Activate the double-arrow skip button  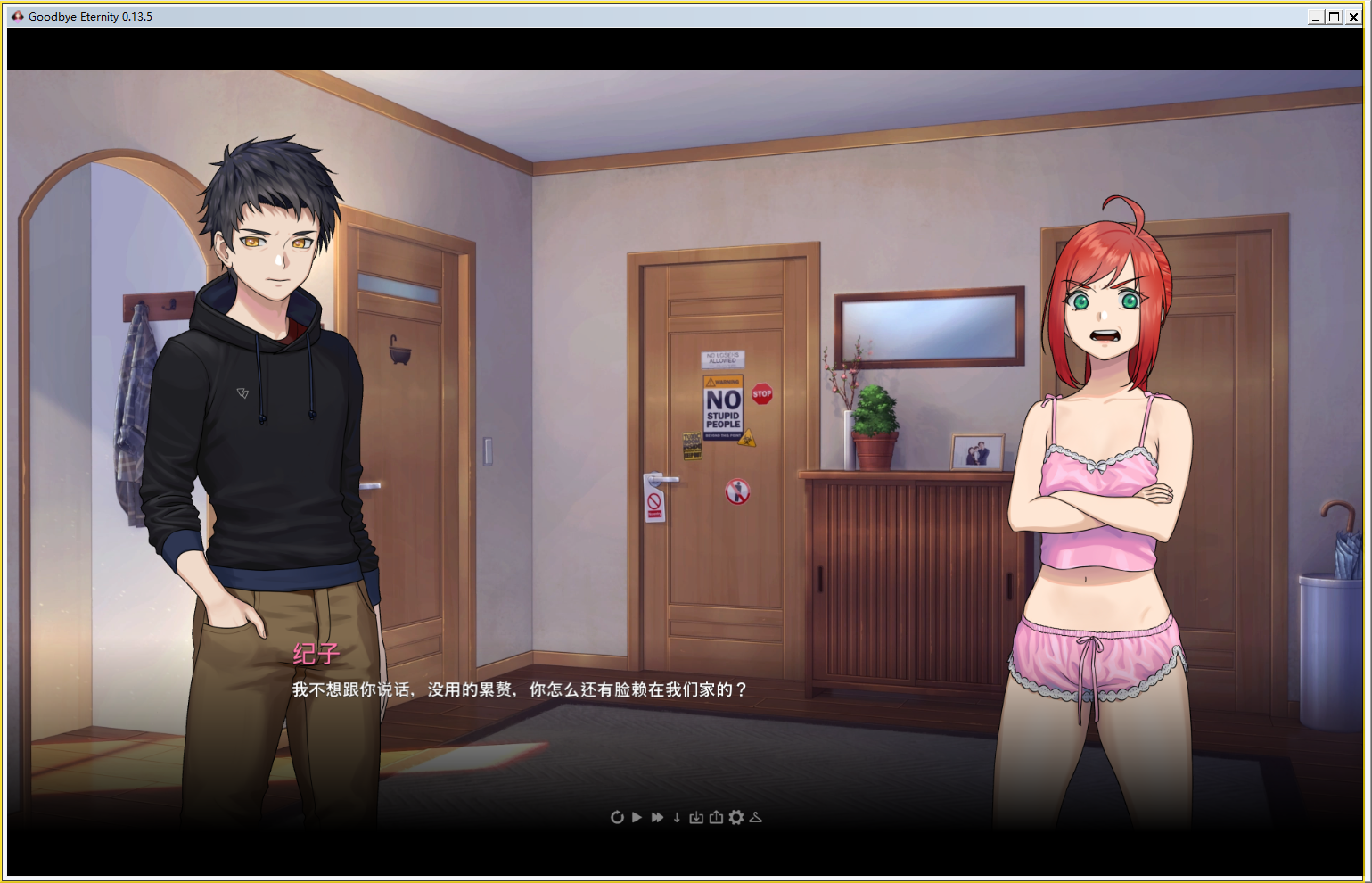[x=657, y=817]
